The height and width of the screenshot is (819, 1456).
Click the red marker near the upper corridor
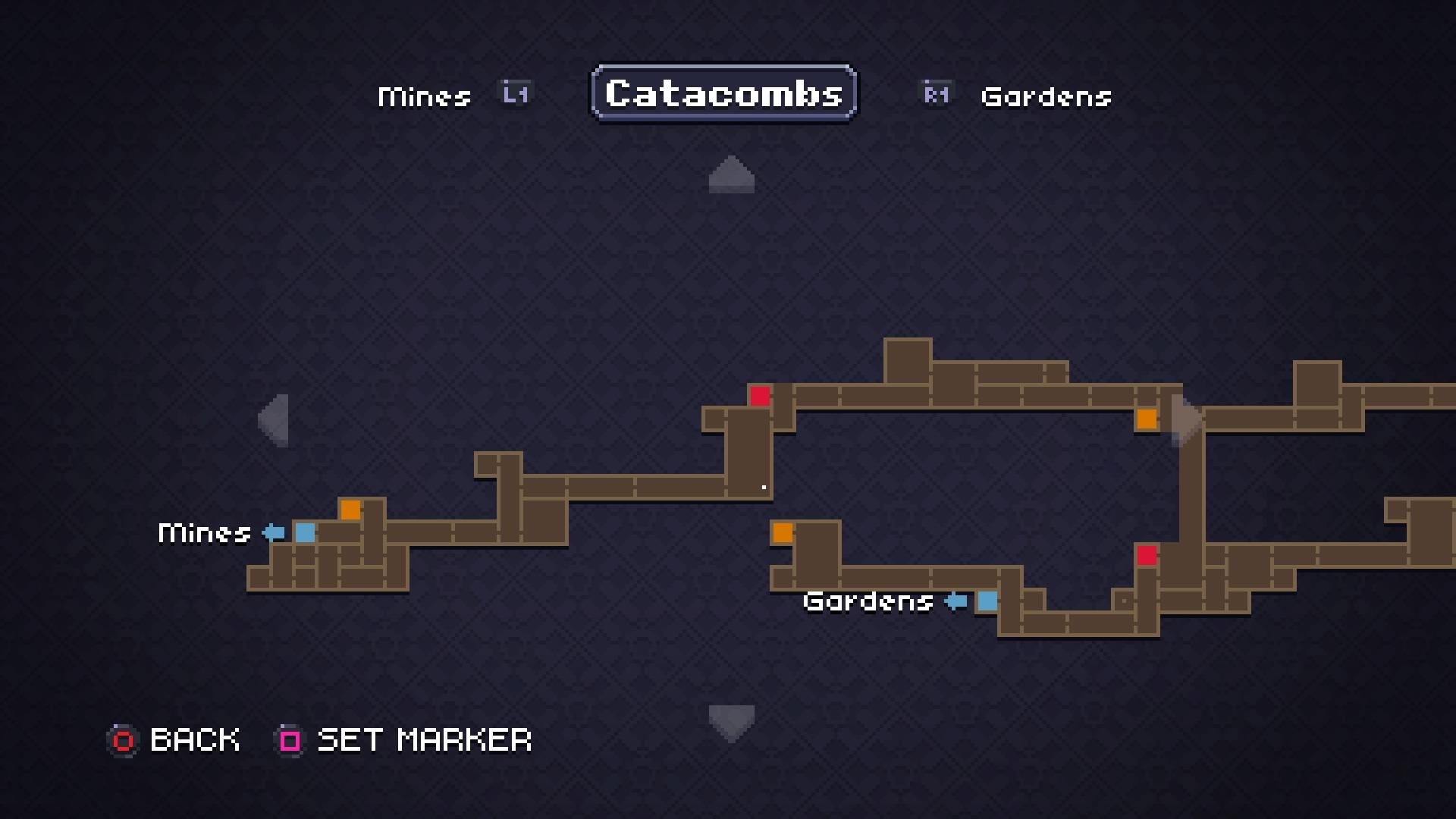(761, 396)
